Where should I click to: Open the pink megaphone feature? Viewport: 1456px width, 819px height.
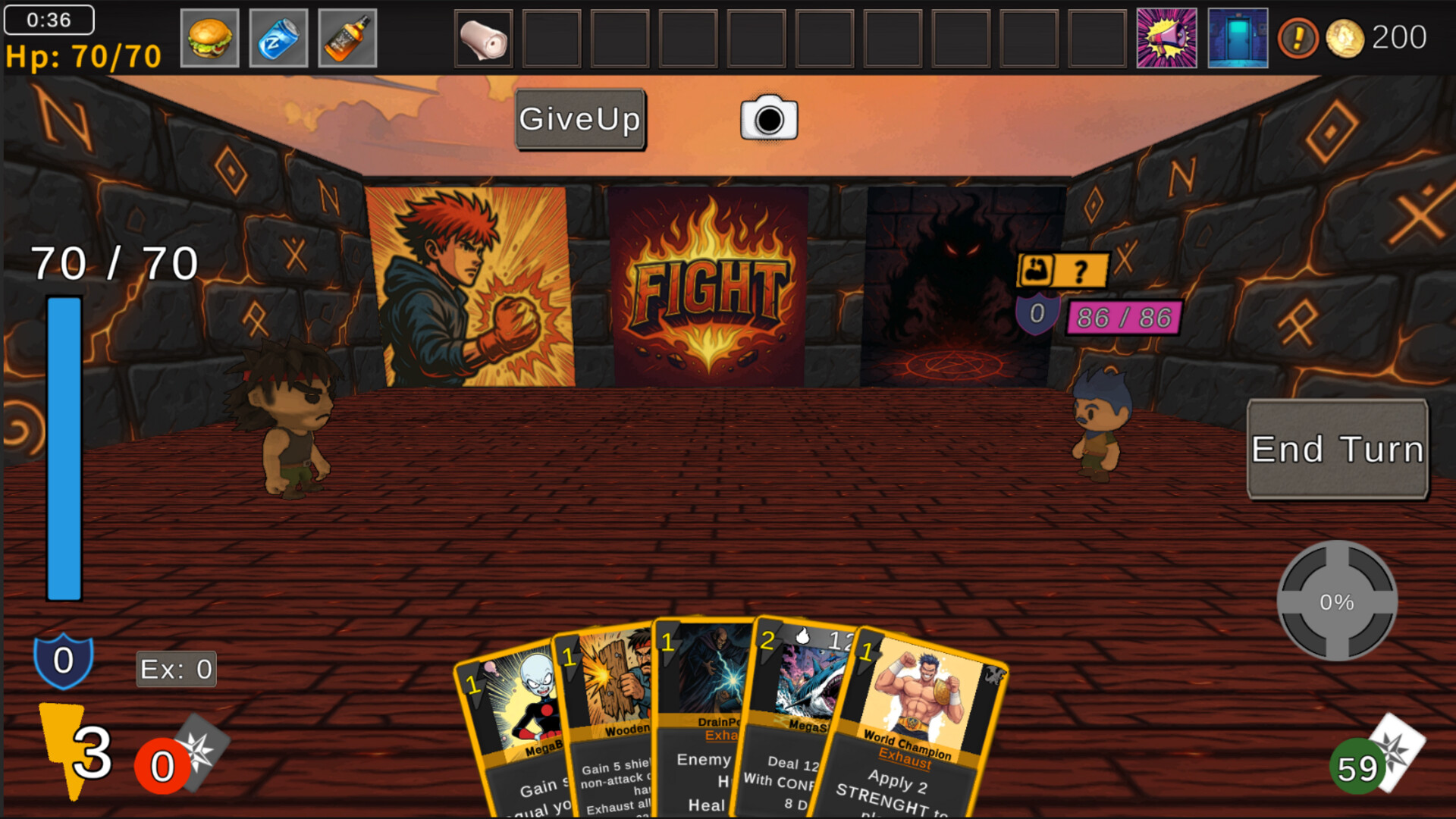coord(1167,37)
